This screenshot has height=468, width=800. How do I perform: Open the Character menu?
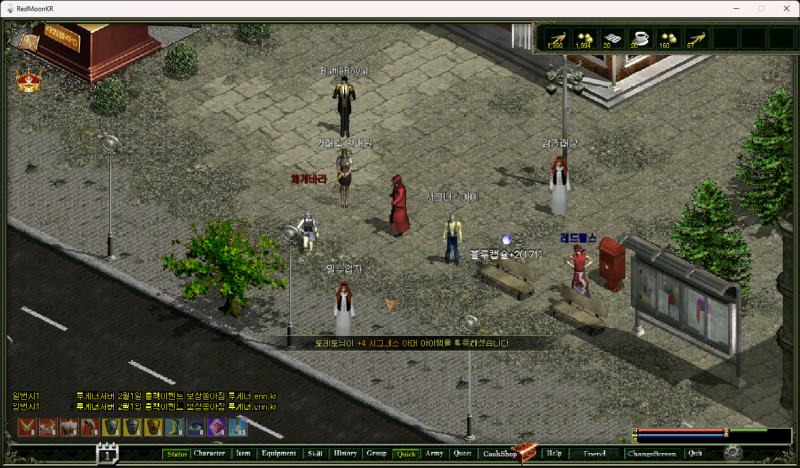click(x=209, y=453)
